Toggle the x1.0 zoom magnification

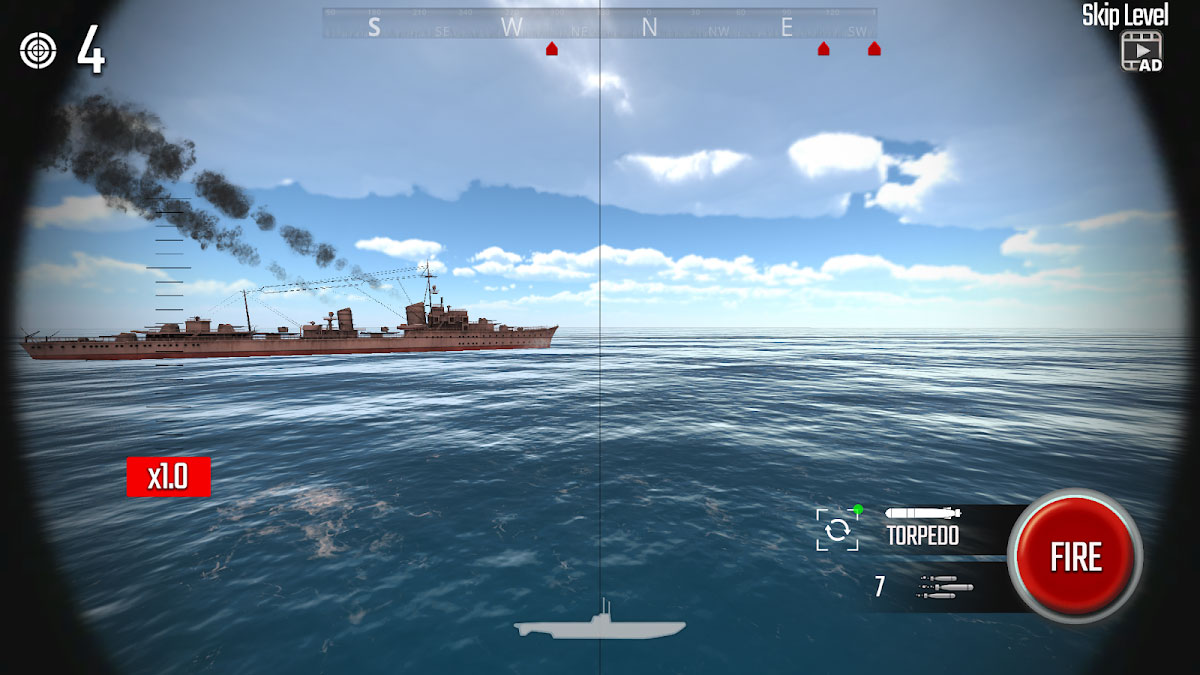point(168,477)
